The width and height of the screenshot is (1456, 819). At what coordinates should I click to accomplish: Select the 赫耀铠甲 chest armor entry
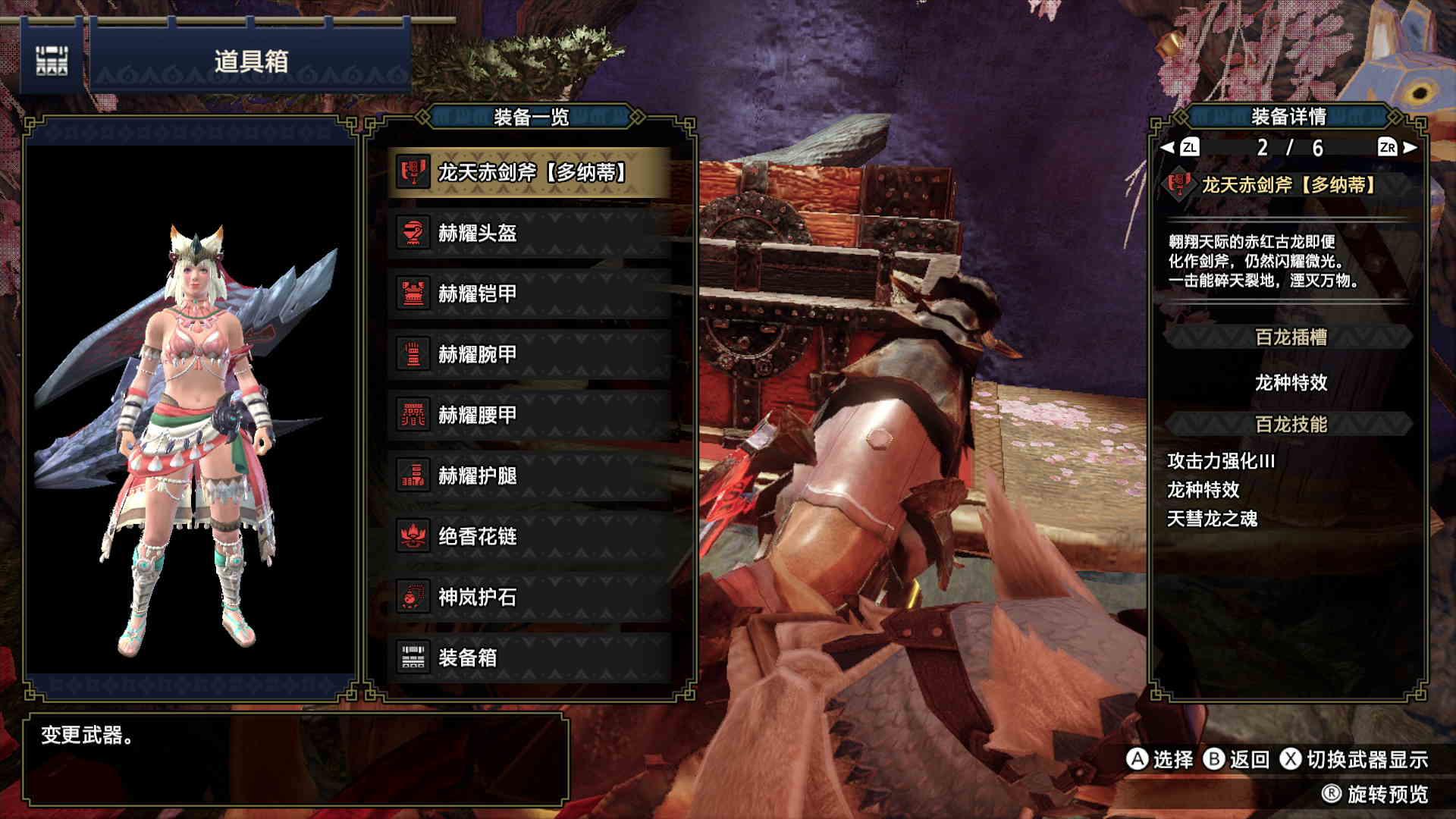(529, 294)
